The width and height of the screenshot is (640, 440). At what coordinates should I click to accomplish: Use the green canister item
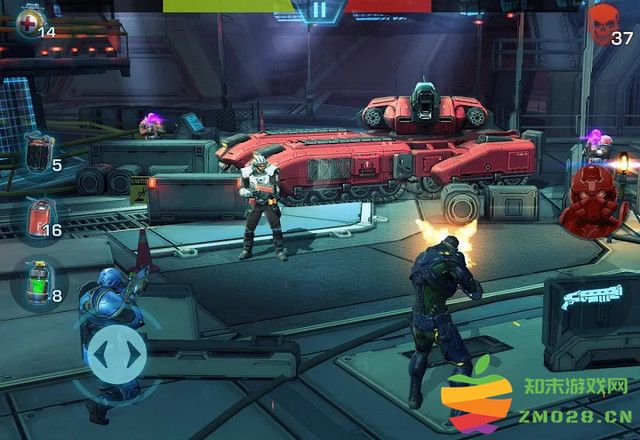[x=38, y=283]
